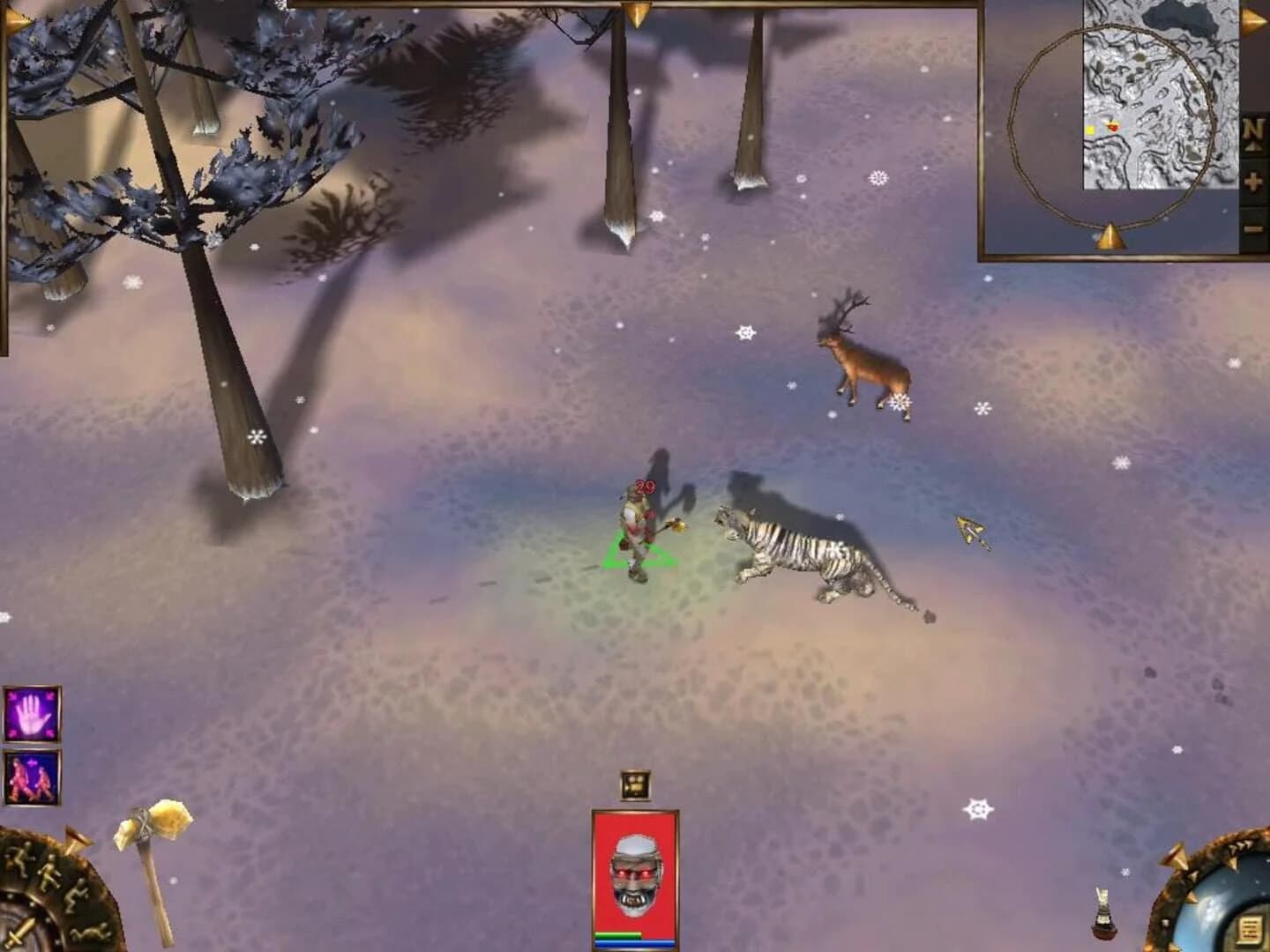
Task: Click the scroll icon in the bottom-right corner
Action: pyautogui.click(x=1249, y=927)
